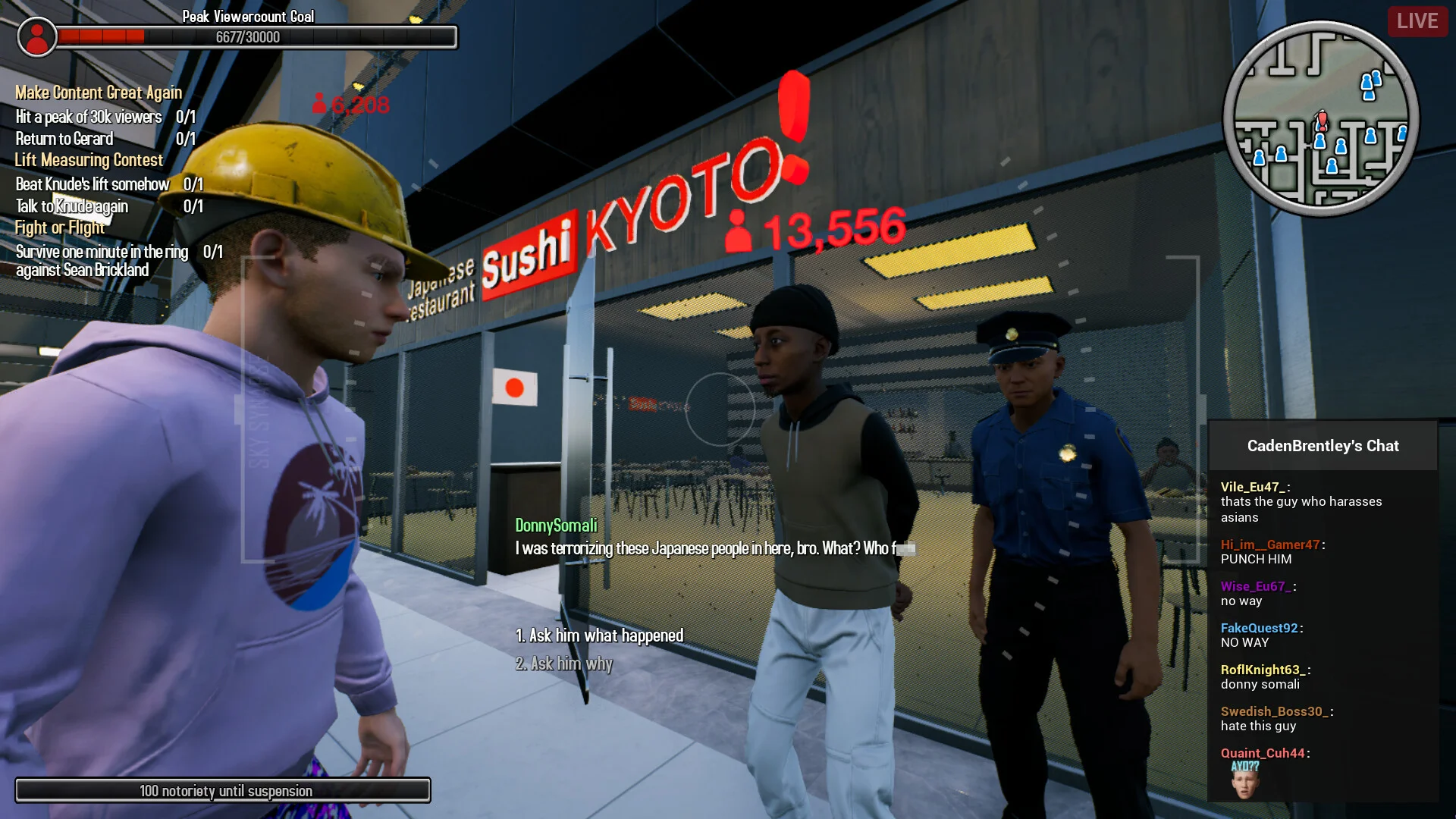Click the AYO?? emote from Quaint_Cuh44
Screen dimensions: 1456x819
(1244, 781)
